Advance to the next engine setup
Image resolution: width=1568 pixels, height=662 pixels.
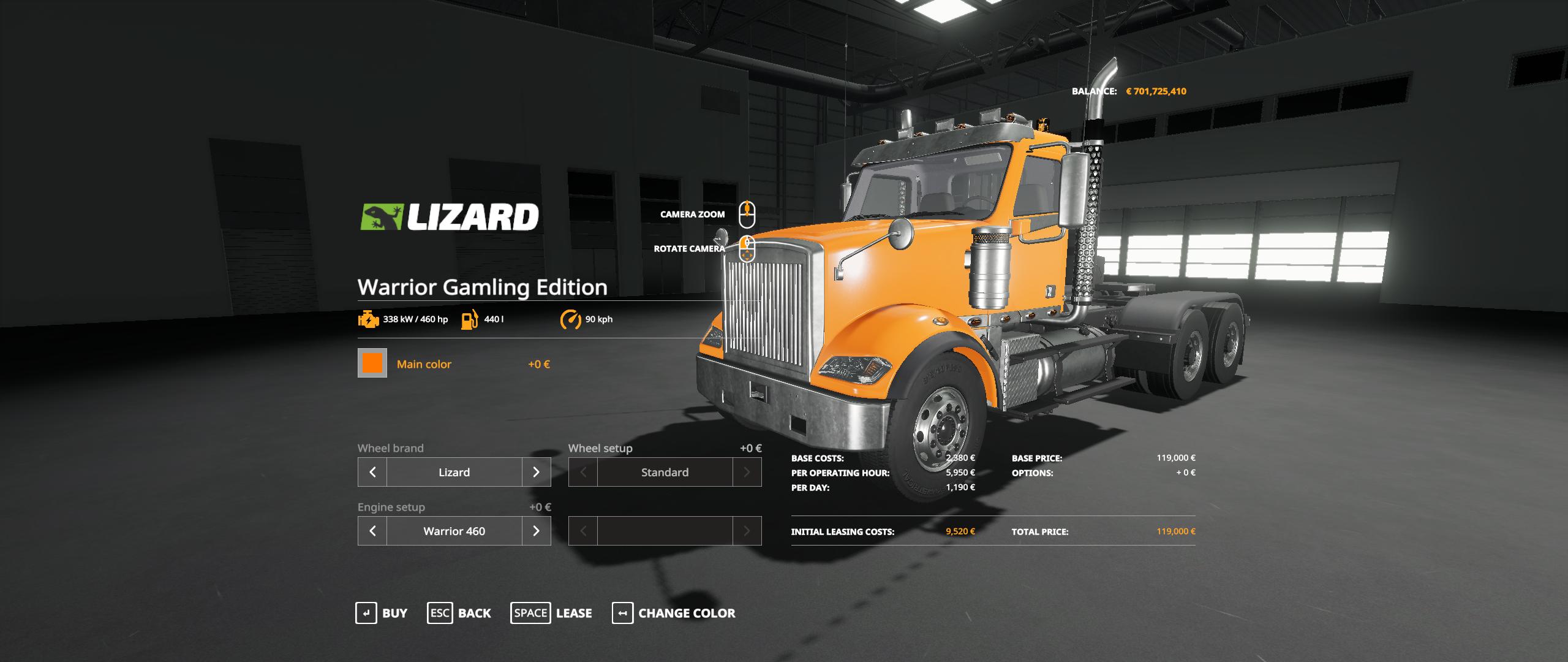point(536,531)
